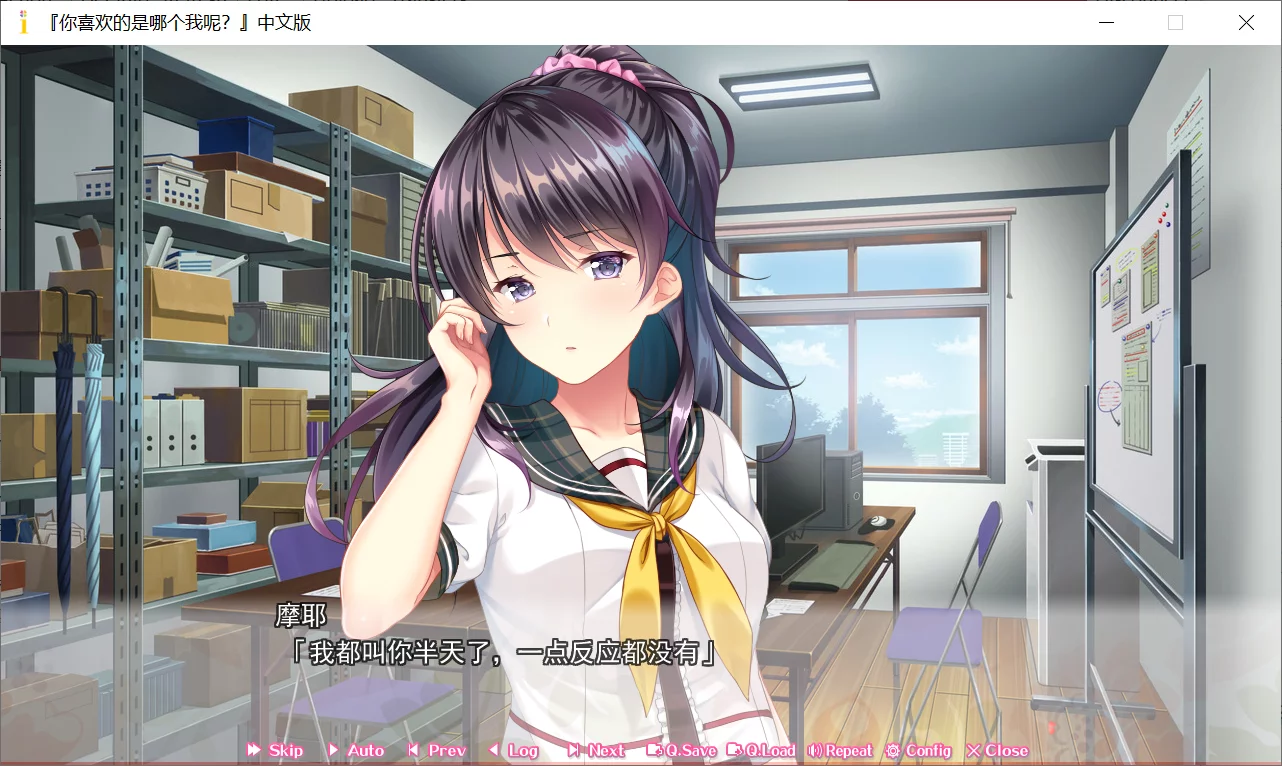Minimize the game window
The width and height of the screenshot is (1282, 766).
[1106, 22]
